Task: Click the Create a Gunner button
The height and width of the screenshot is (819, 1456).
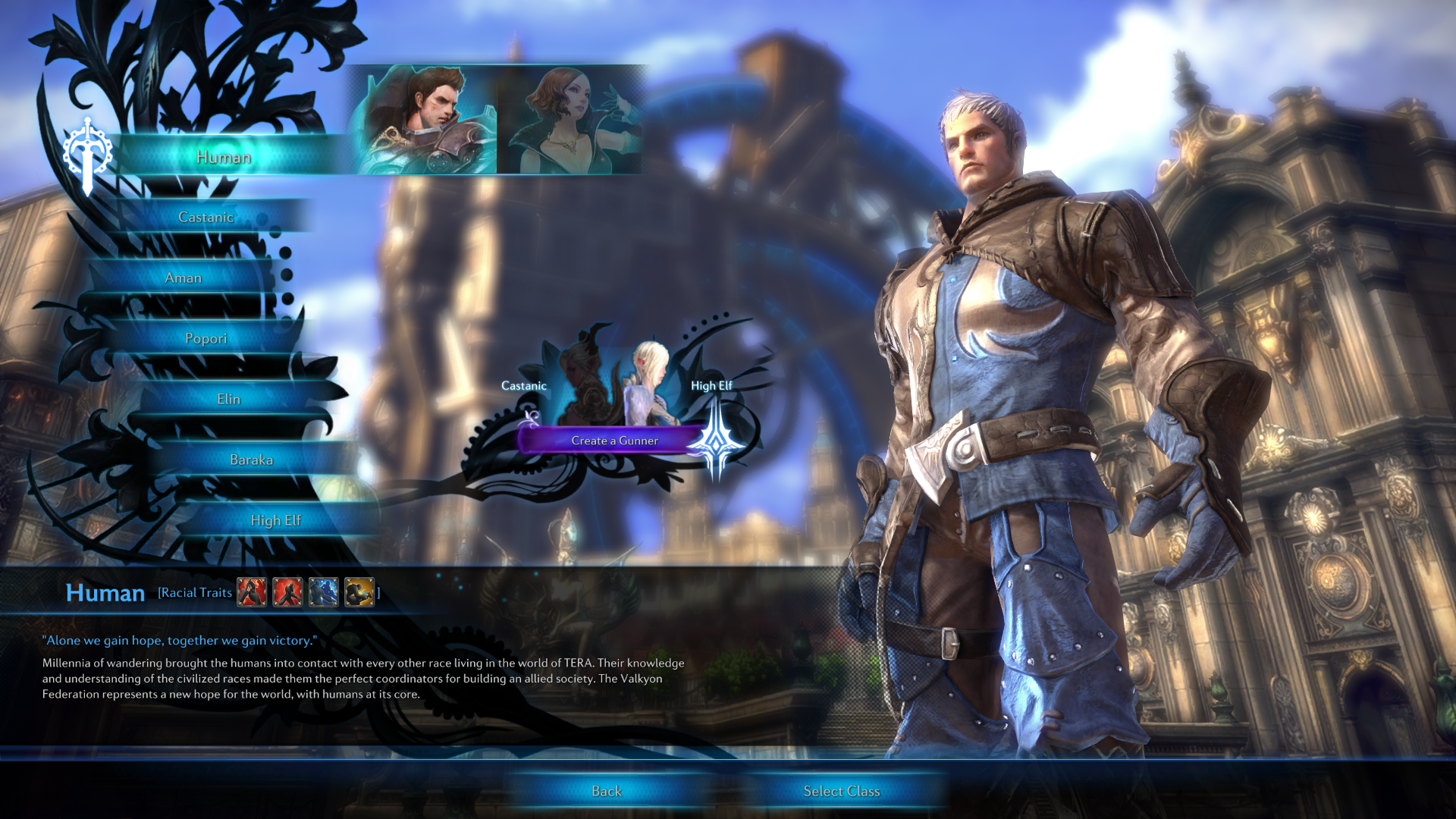Action: [x=614, y=441]
